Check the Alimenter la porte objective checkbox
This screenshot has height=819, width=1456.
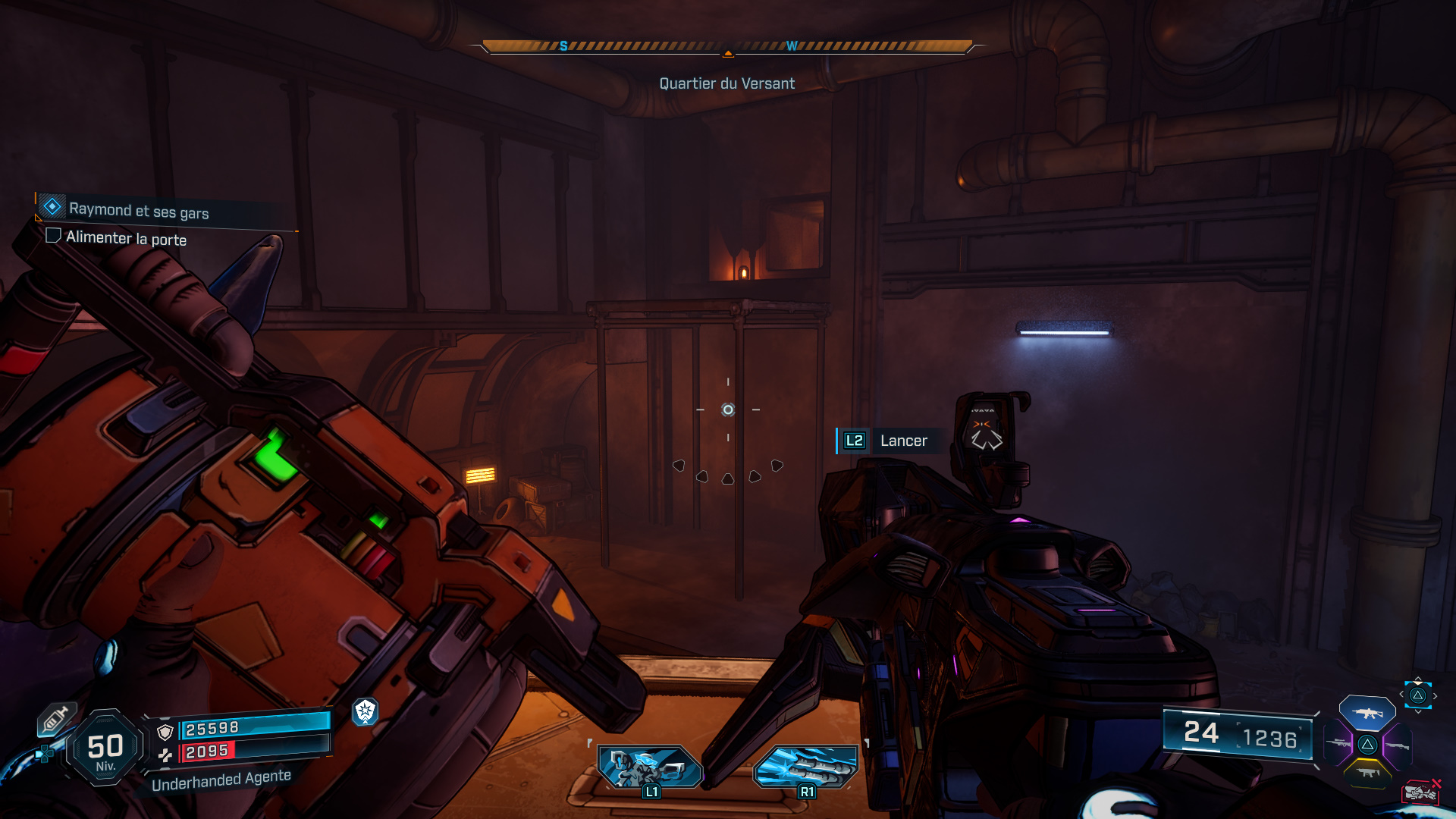[53, 236]
